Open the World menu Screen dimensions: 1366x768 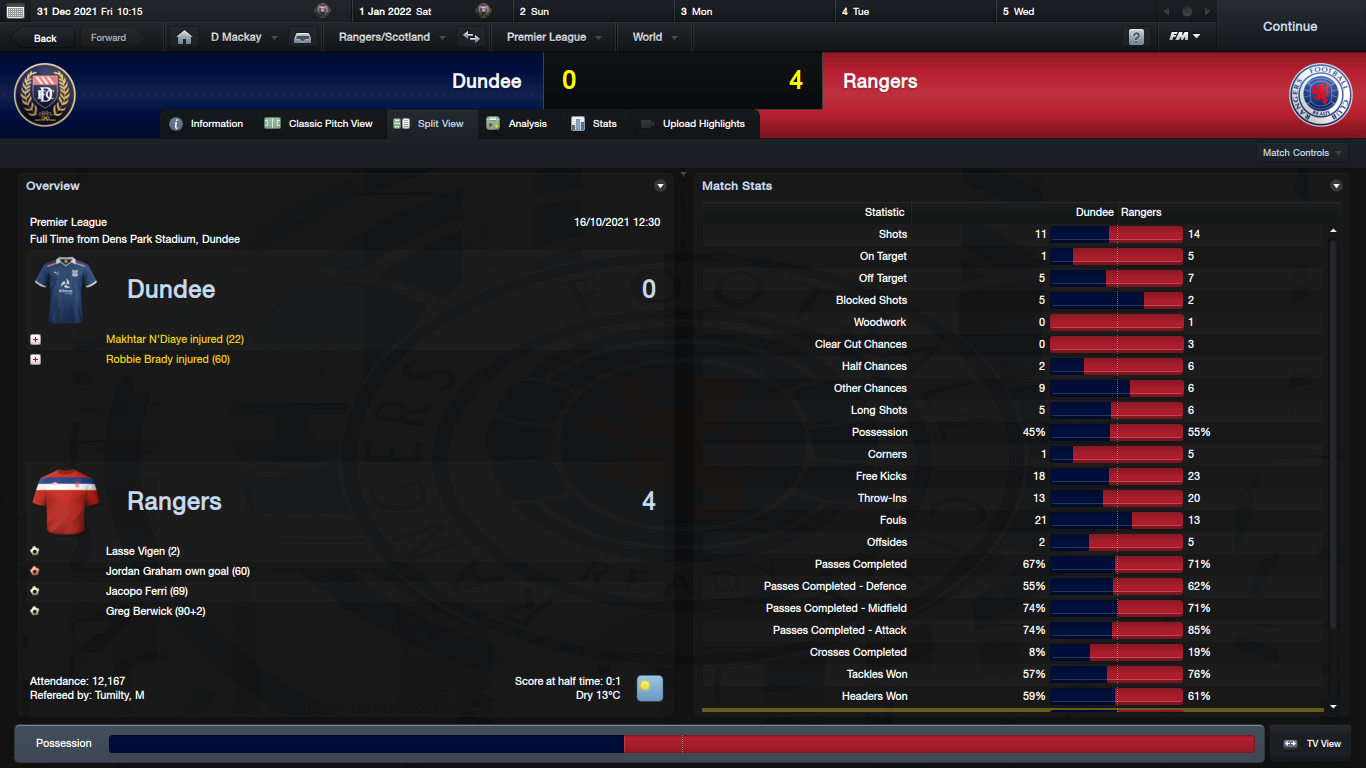tap(654, 37)
